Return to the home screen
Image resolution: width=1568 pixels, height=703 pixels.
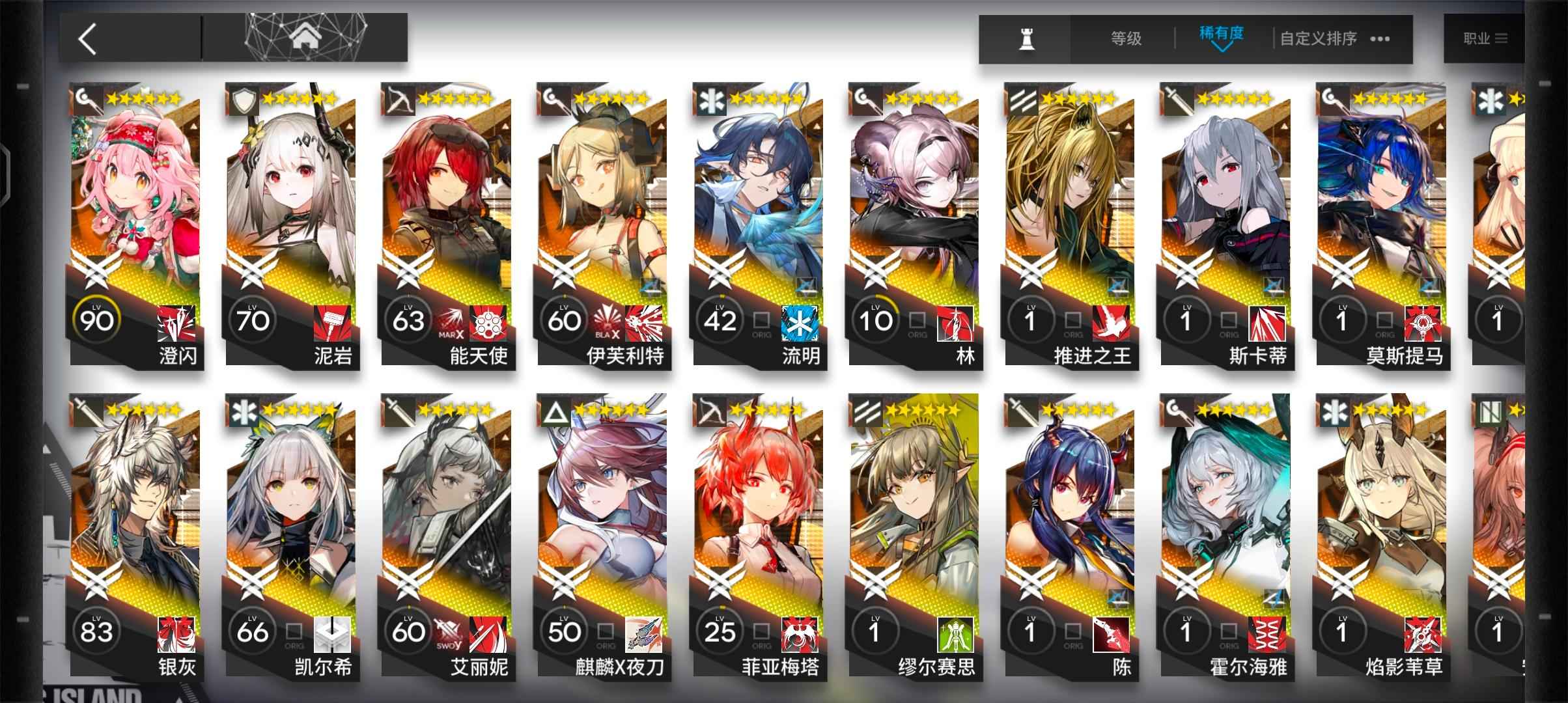coord(305,38)
